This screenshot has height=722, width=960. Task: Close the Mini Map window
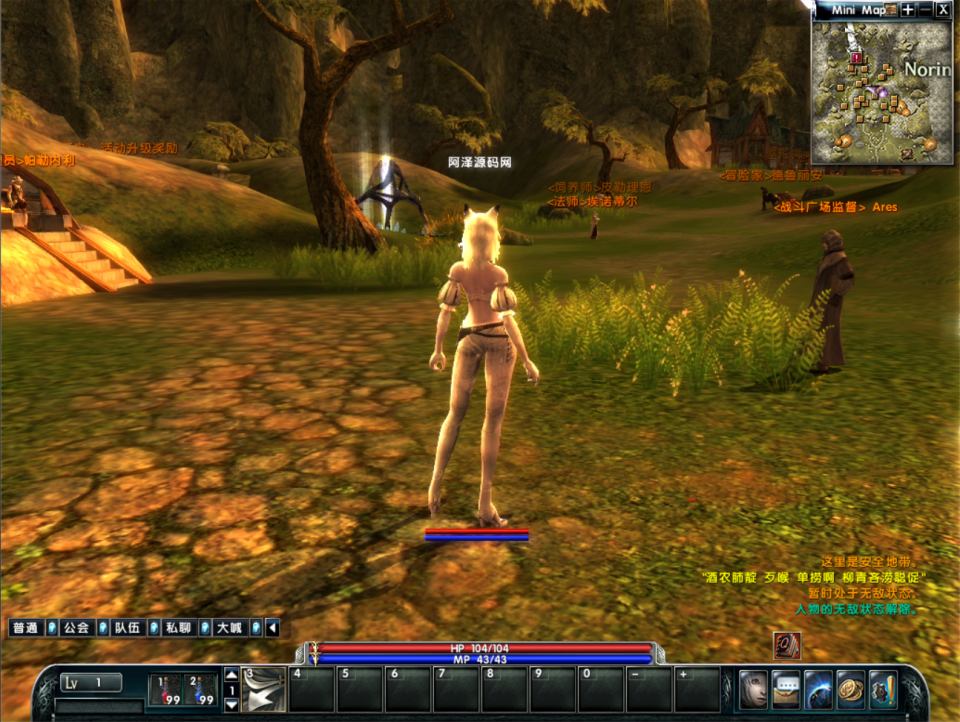click(943, 10)
